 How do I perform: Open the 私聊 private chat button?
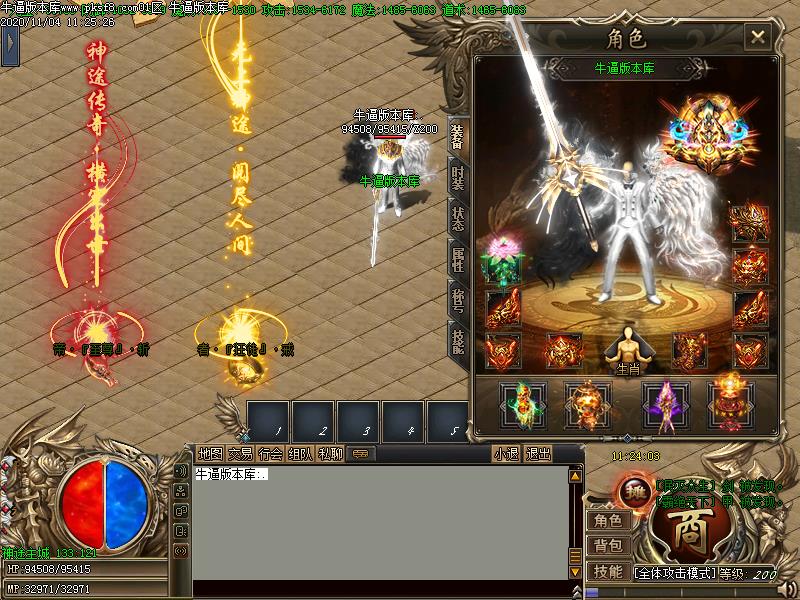(x=330, y=453)
